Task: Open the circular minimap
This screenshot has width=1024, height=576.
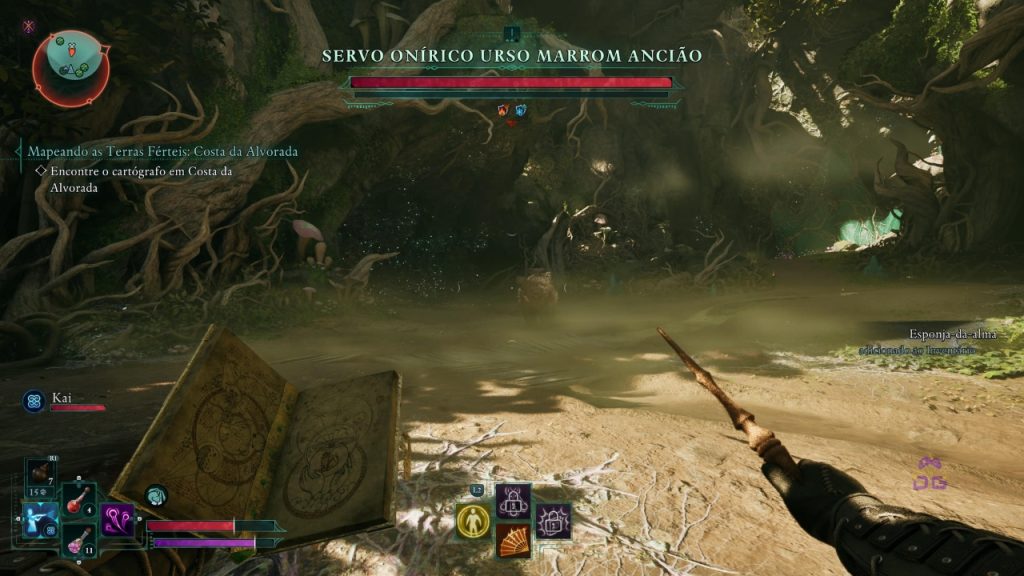Action: [70, 66]
